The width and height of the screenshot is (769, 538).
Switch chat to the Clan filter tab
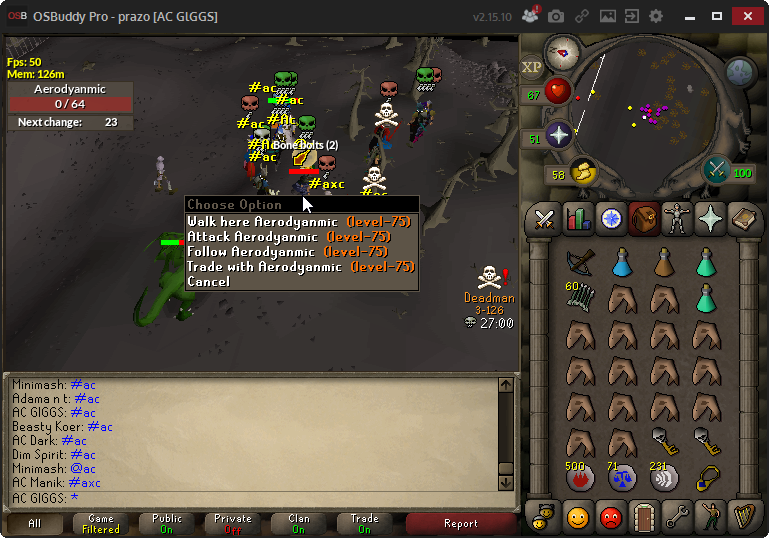[x=298, y=523]
